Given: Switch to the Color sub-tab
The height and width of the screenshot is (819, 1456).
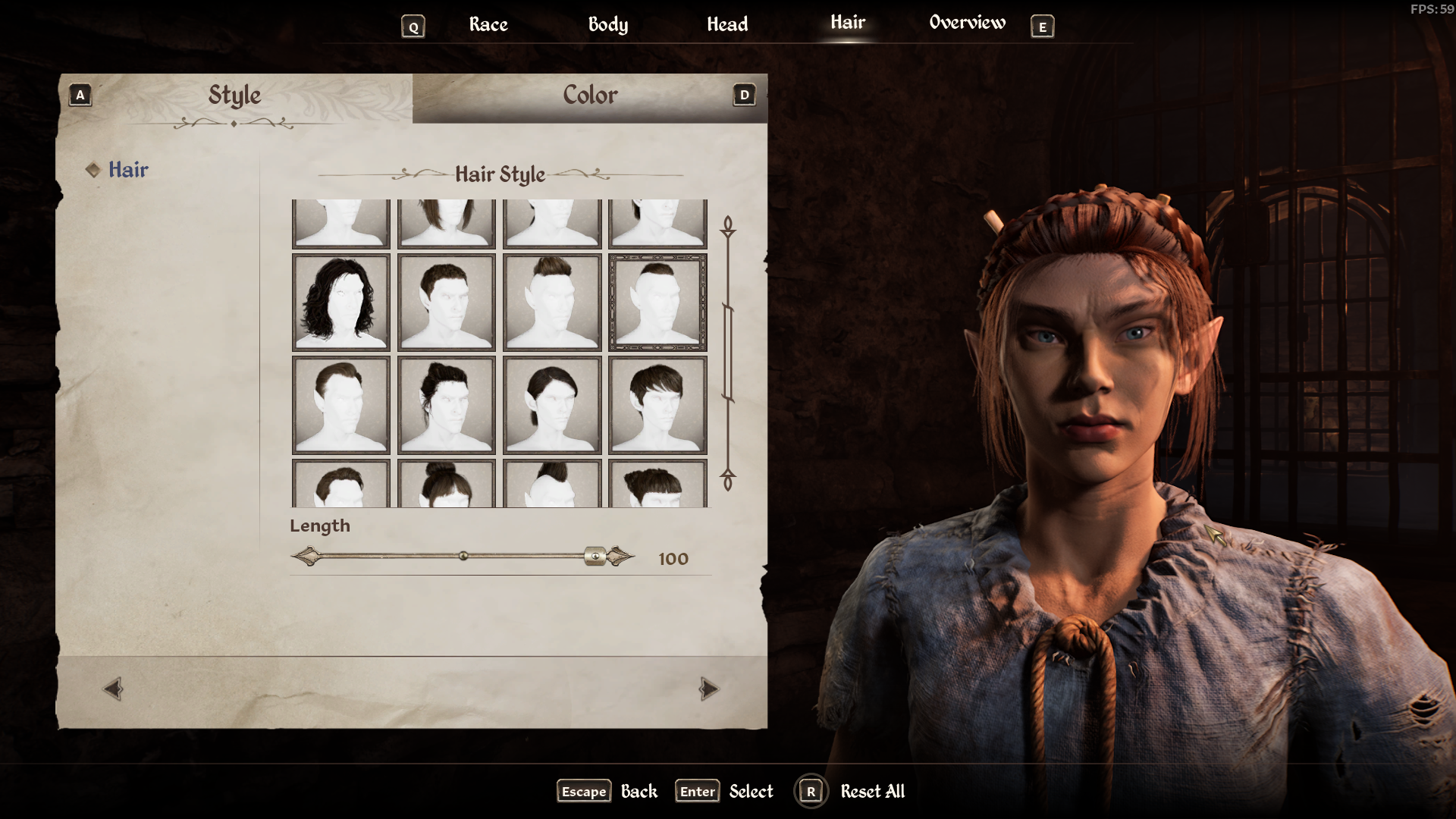Looking at the screenshot, I should pos(590,96).
